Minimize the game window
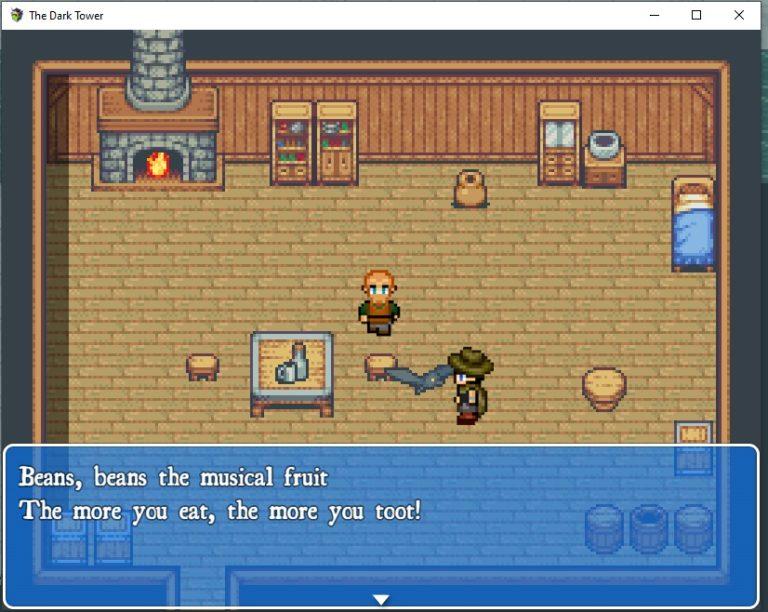Screen dimensions: 768x612 tap(653, 15)
